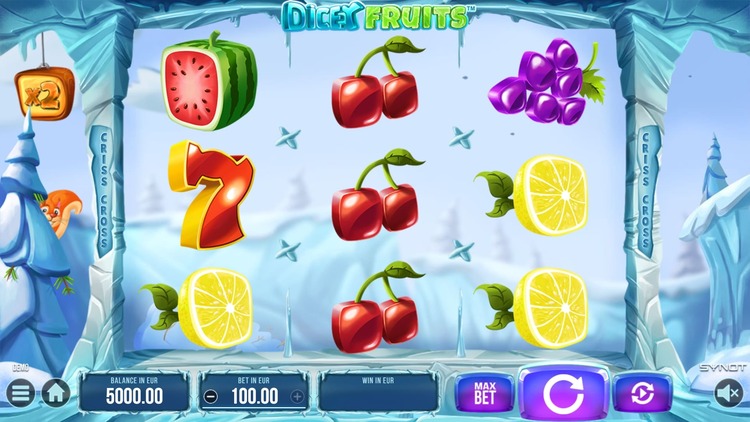Activate the autoplay button
Image resolution: width=750 pixels, height=422 pixels.
642,394
